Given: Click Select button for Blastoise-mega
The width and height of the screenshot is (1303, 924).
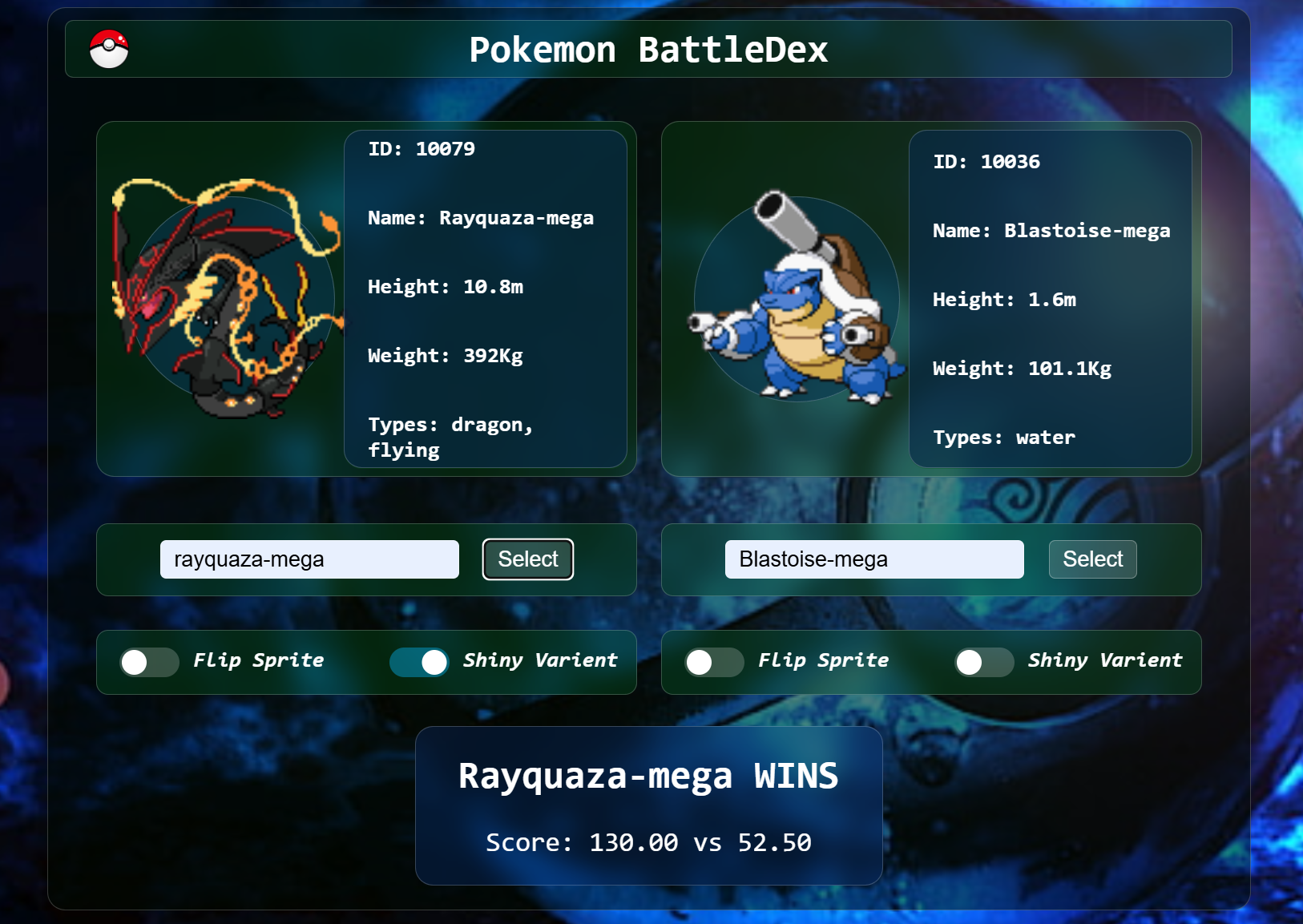Looking at the screenshot, I should [1092, 559].
